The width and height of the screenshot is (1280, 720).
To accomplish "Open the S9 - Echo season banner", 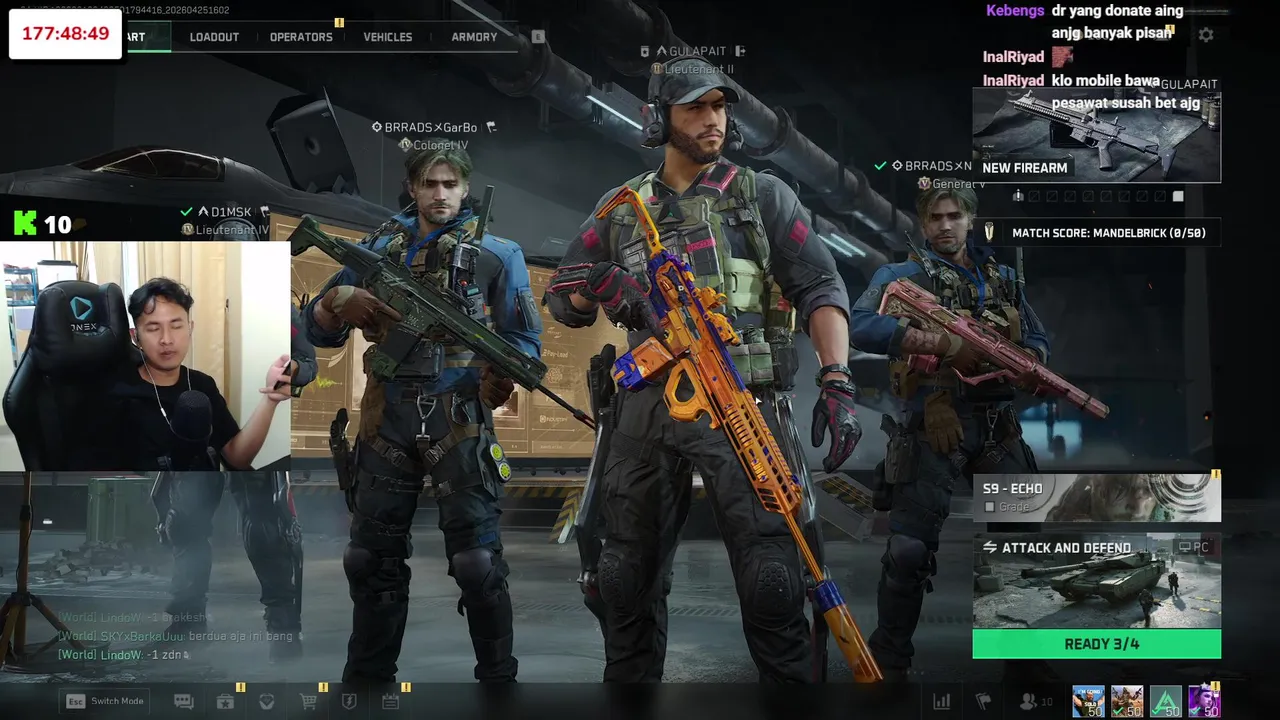I will pos(1096,498).
